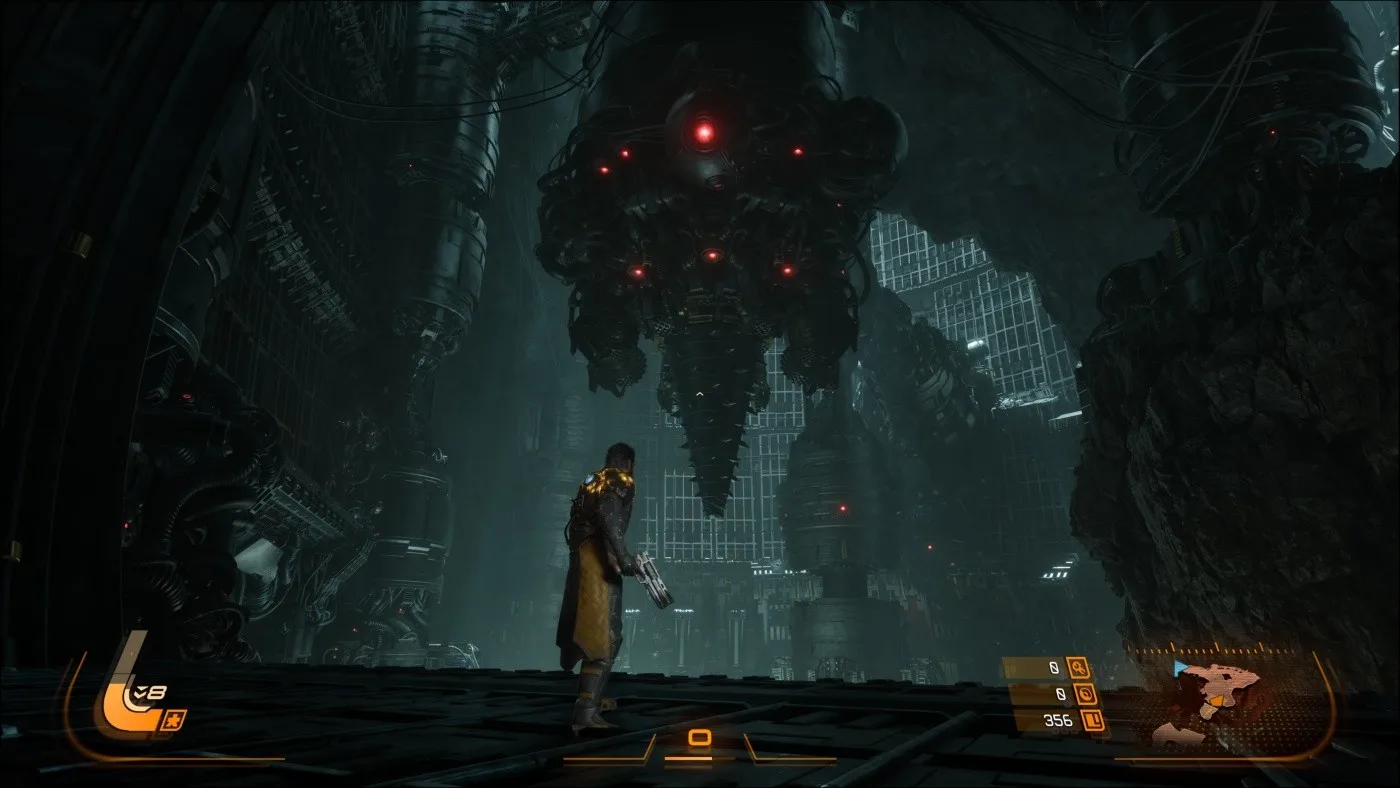
Task: Click the orange rounded-rectangle icon at bottom center
Action: coord(700,738)
